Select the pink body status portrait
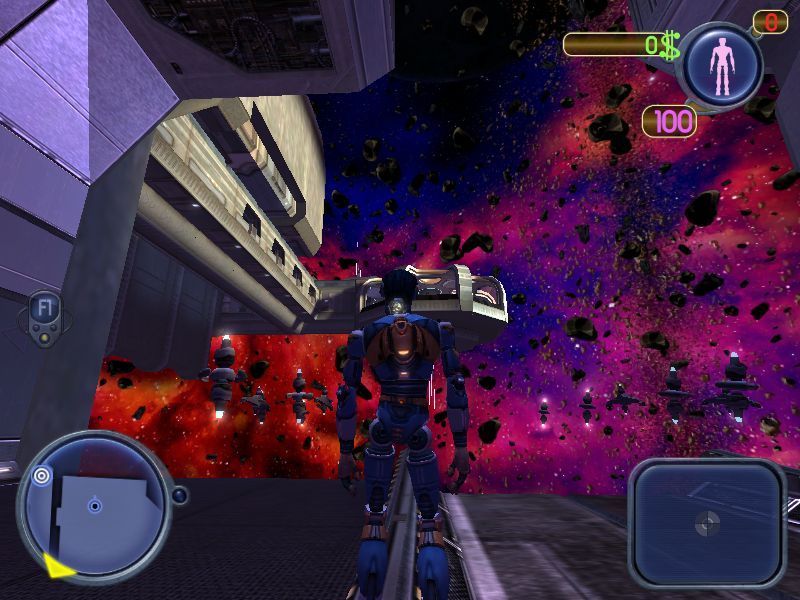The image size is (800, 600). [721, 66]
